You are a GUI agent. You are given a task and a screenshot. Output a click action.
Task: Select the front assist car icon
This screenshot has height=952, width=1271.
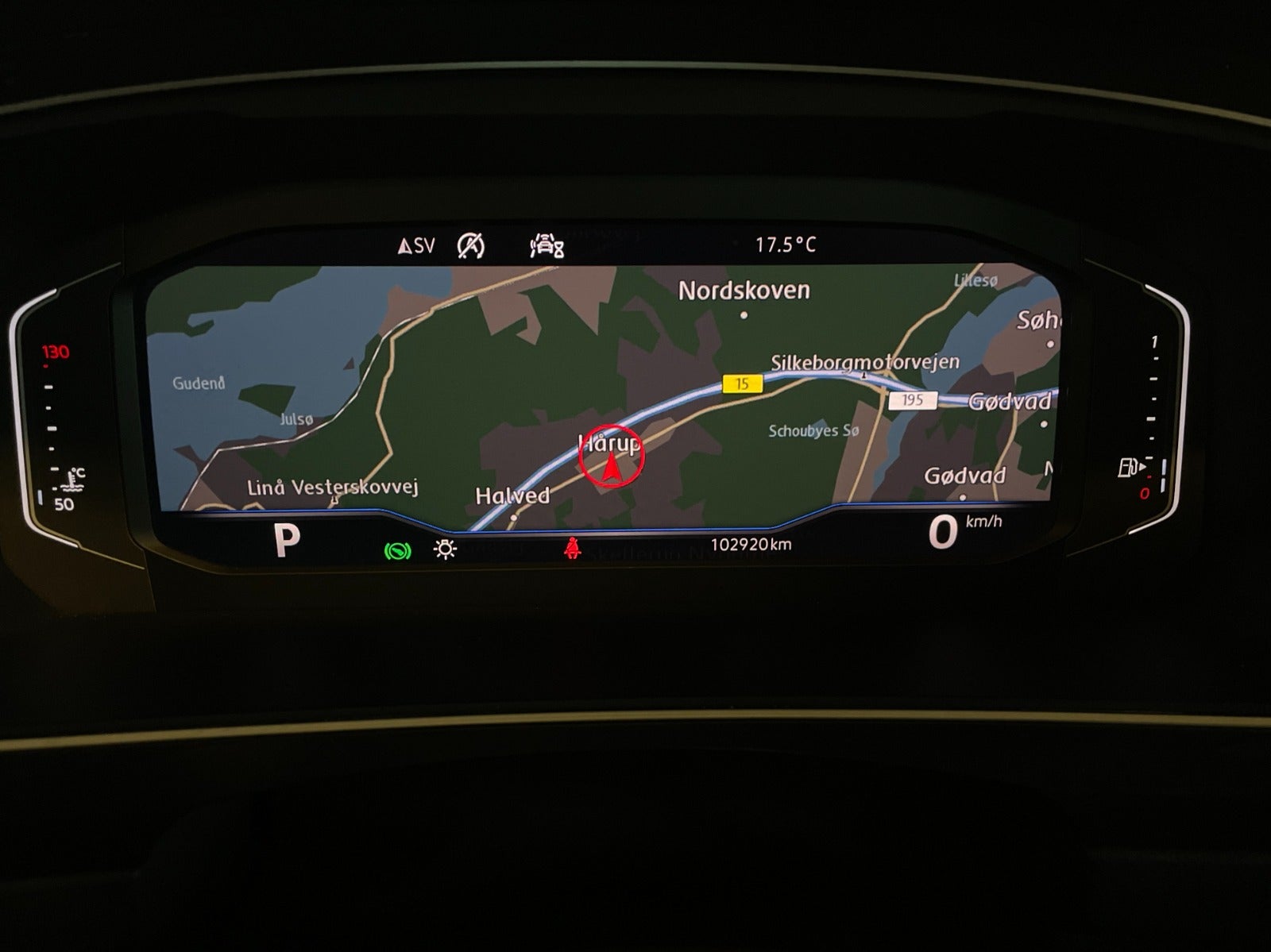pos(547,246)
